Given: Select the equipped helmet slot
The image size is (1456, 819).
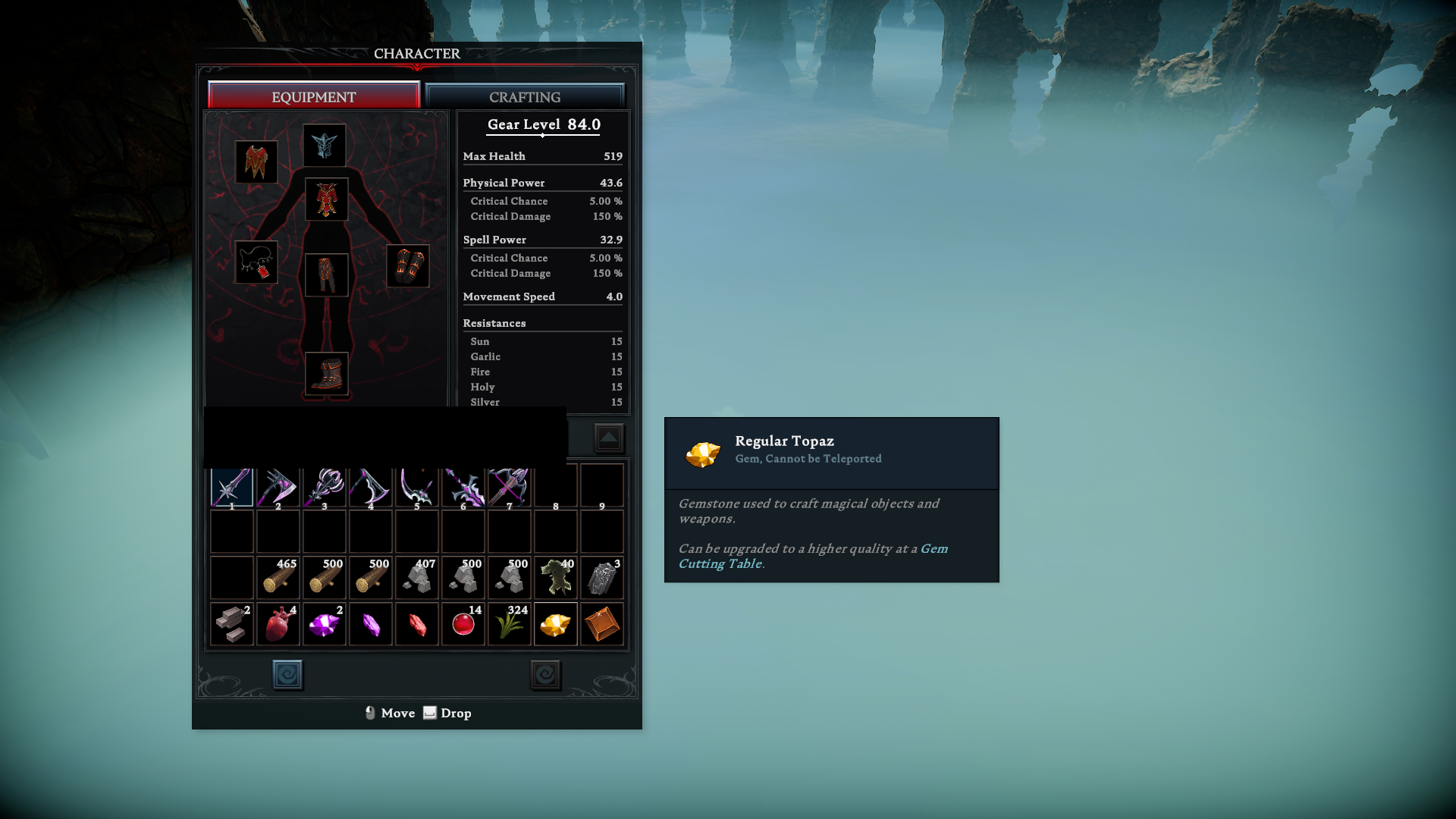Looking at the screenshot, I should click(325, 145).
